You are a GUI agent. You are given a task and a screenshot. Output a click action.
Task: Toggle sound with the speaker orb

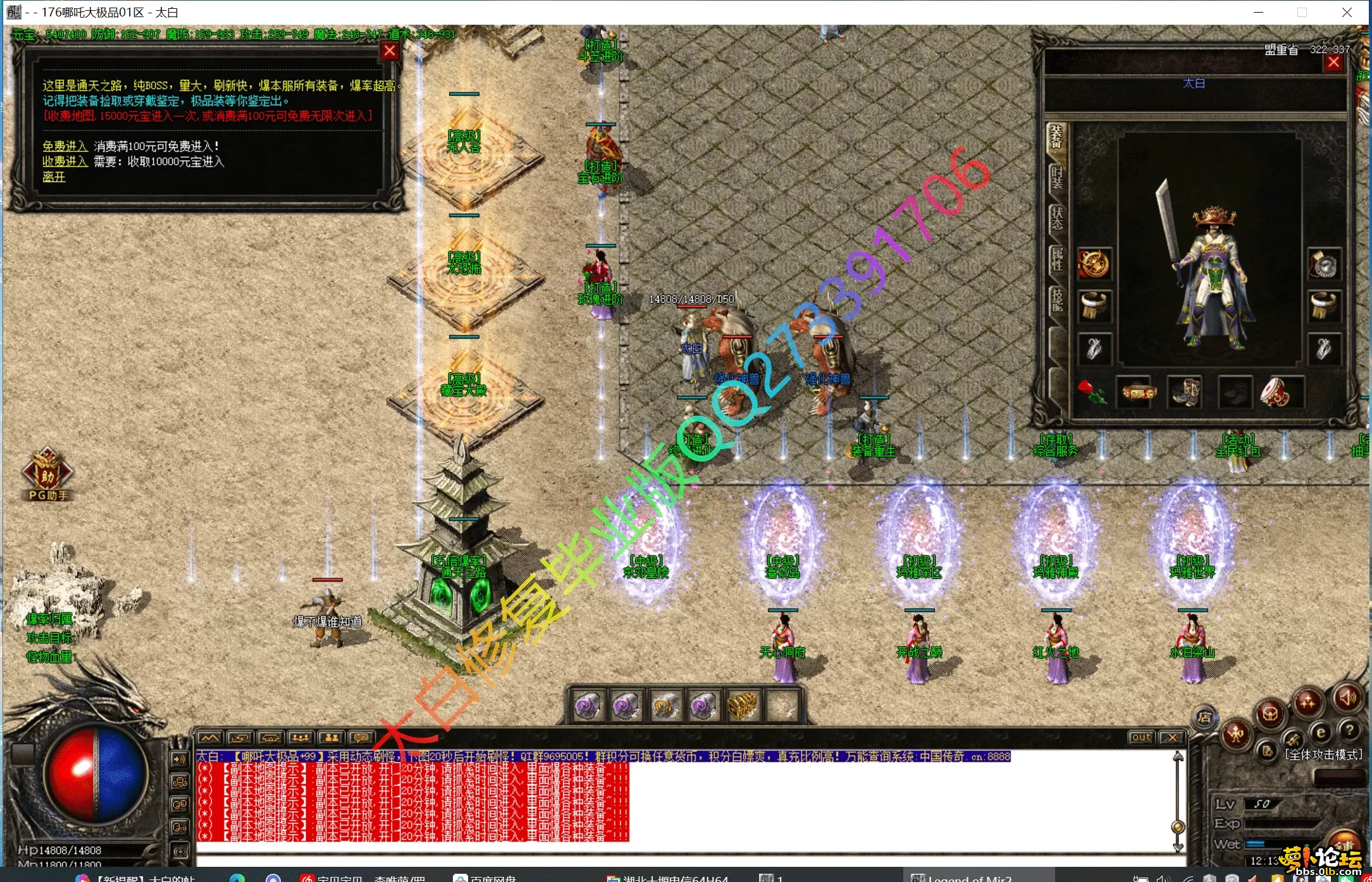pos(1347,698)
